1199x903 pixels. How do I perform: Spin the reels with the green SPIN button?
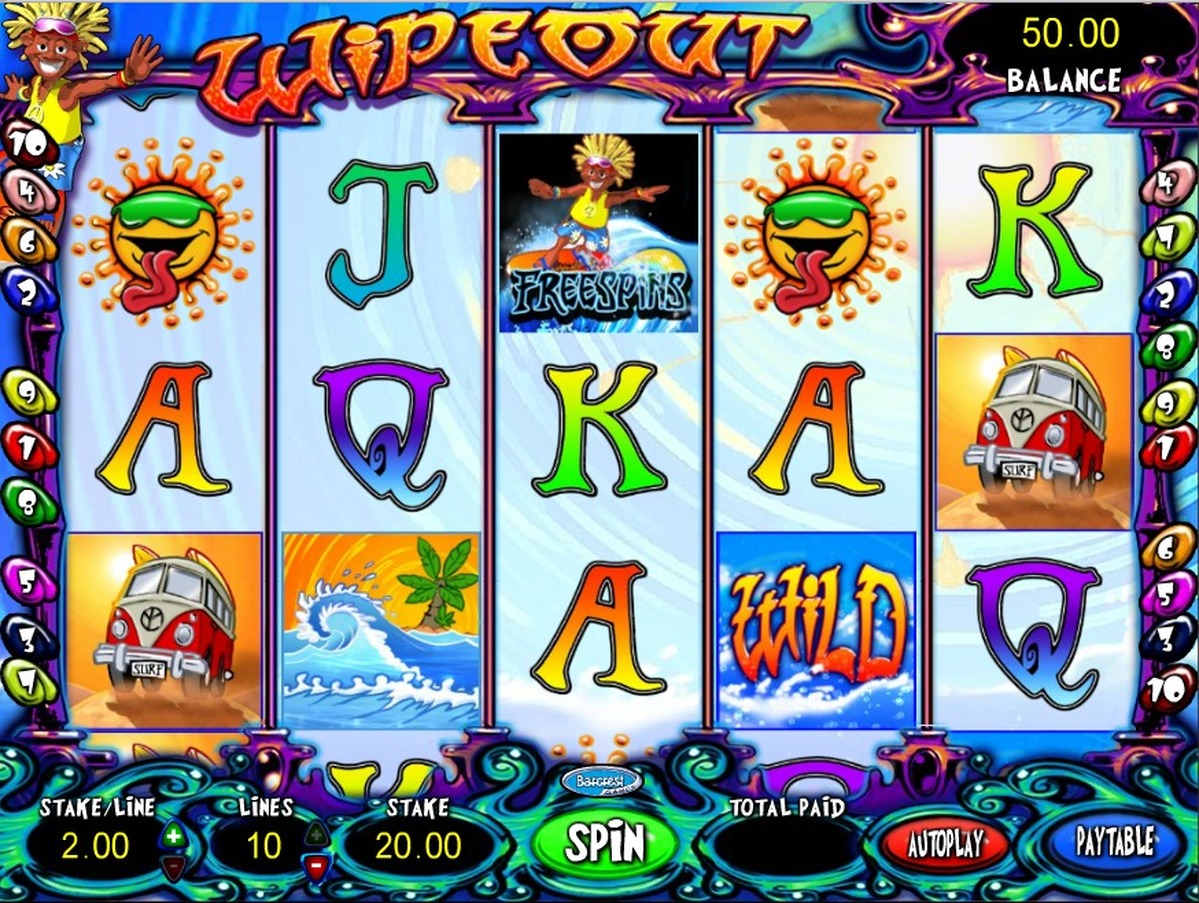(x=603, y=842)
